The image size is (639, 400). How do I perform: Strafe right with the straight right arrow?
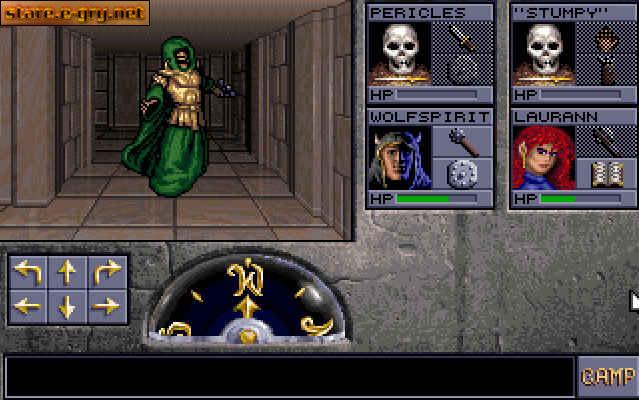107,307
